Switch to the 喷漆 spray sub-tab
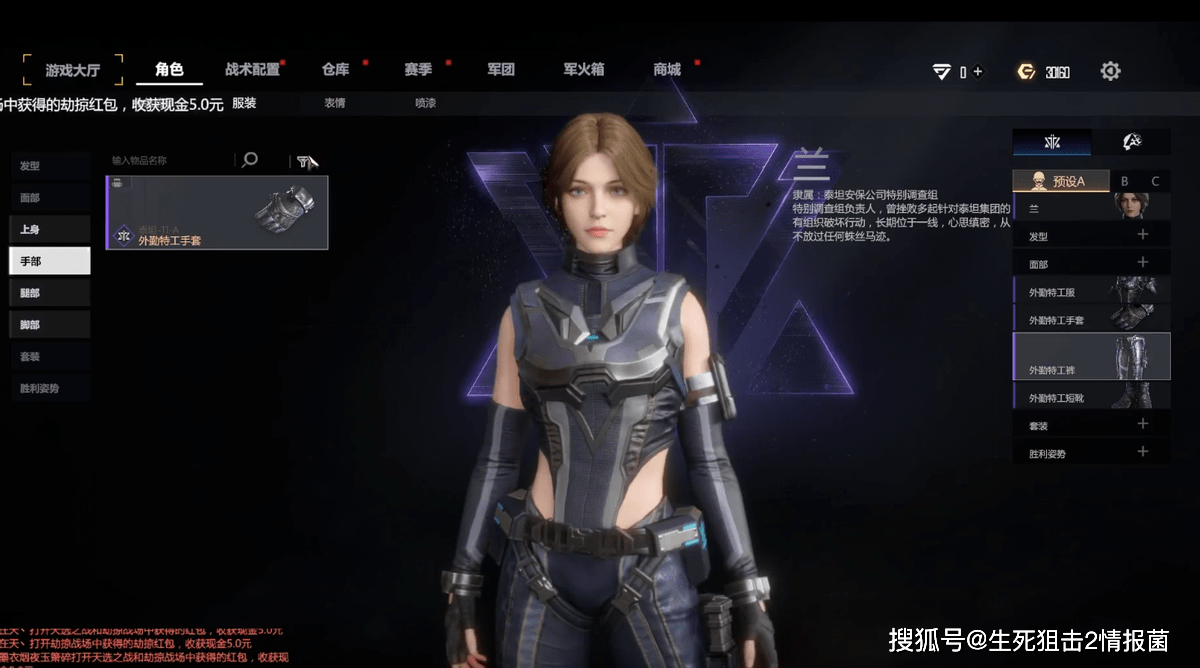Screen dimensions: 1200x668 click(426, 102)
